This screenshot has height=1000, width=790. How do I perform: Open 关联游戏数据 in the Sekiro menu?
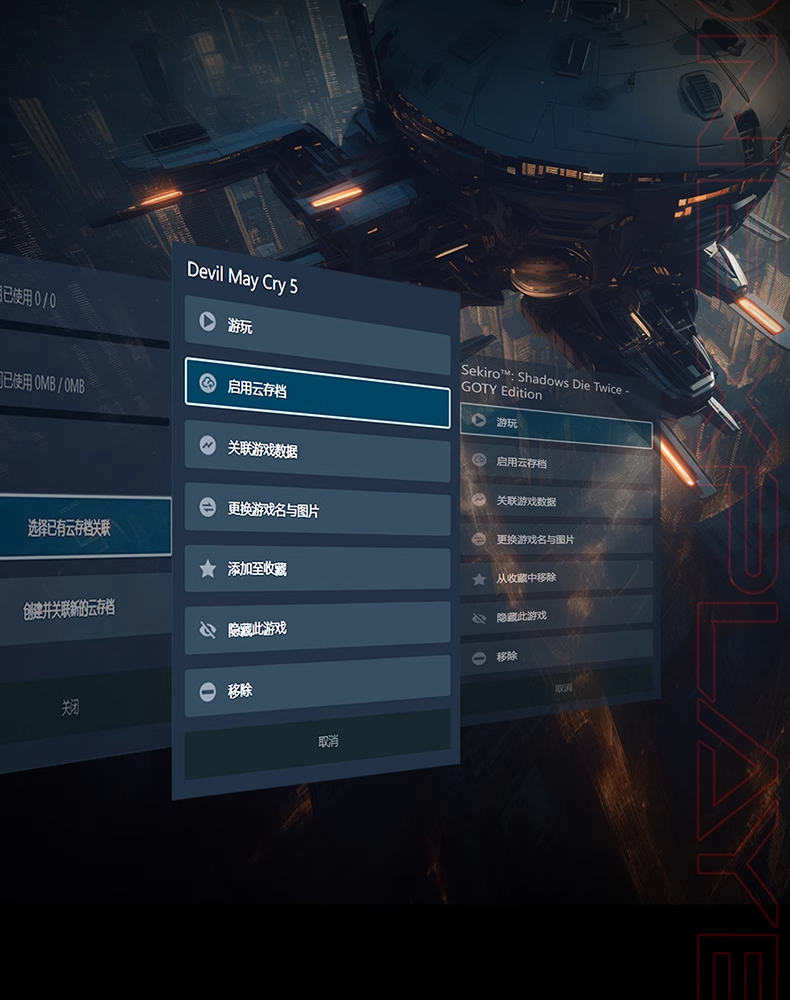[x=557, y=501]
